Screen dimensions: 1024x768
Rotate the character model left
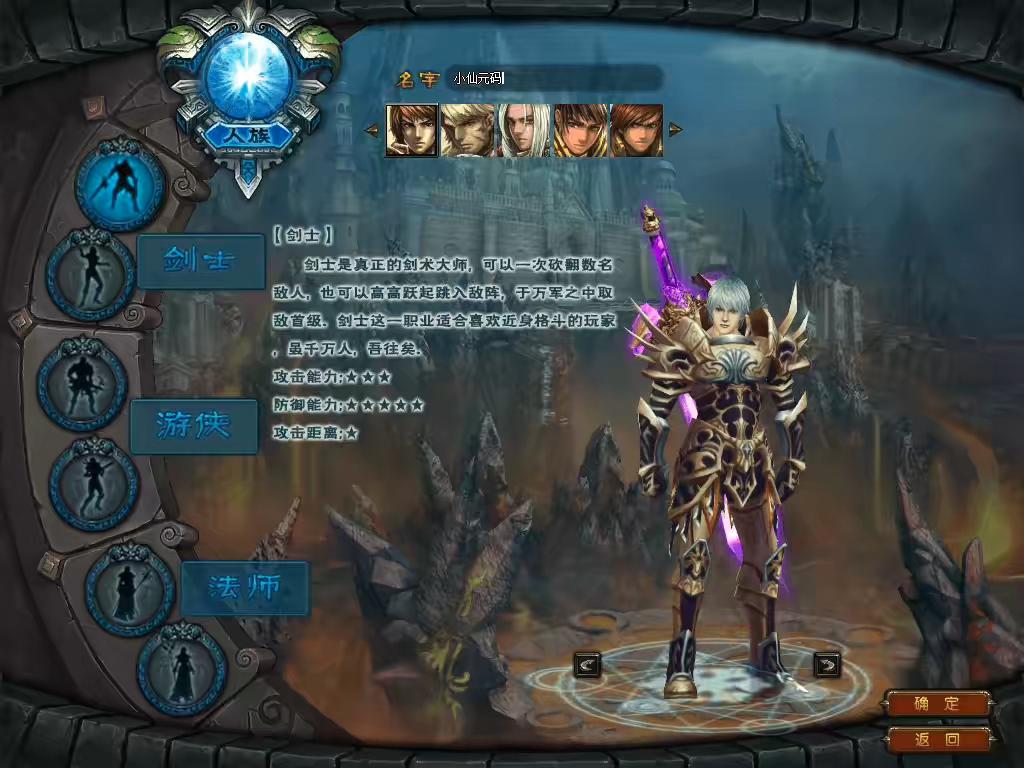[x=588, y=663]
